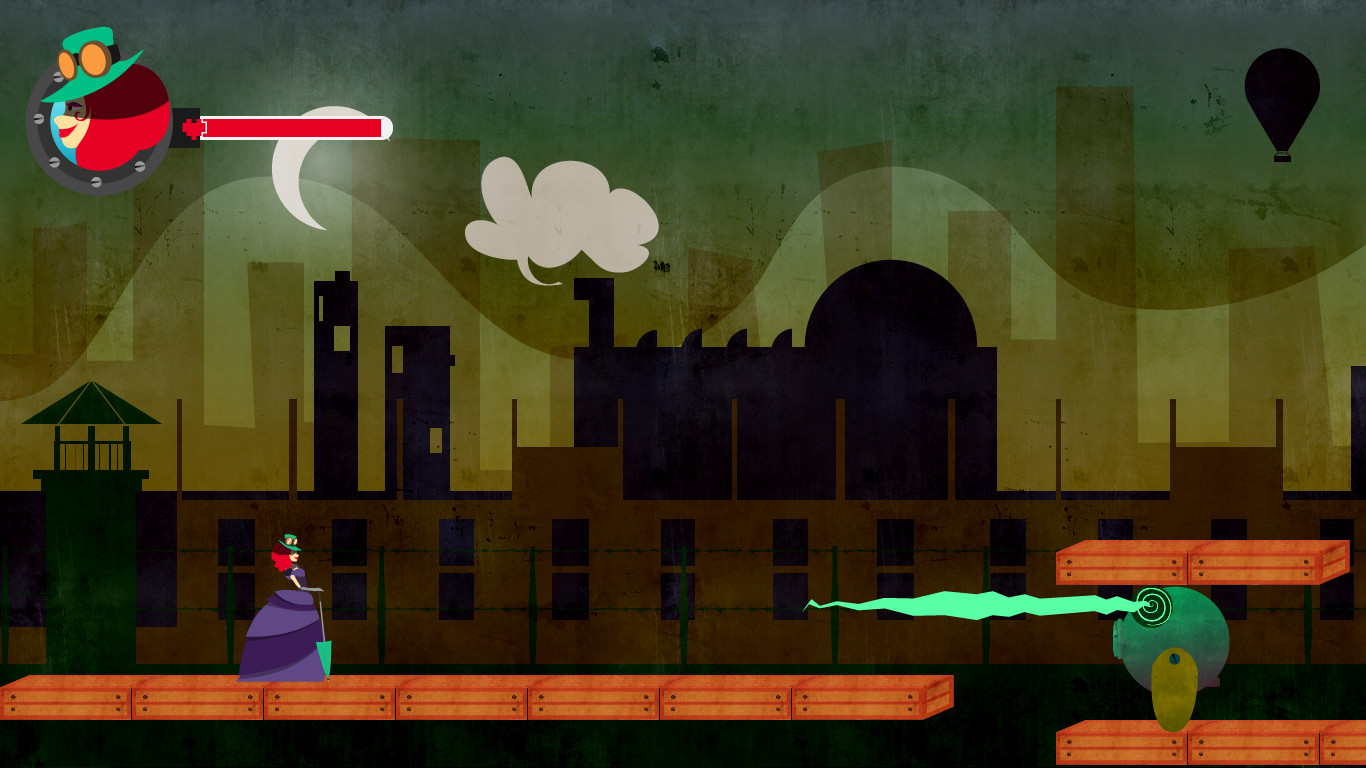Click the heroine's purple gown
Viewport: 1366px width, 768px height.
[280, 640]
